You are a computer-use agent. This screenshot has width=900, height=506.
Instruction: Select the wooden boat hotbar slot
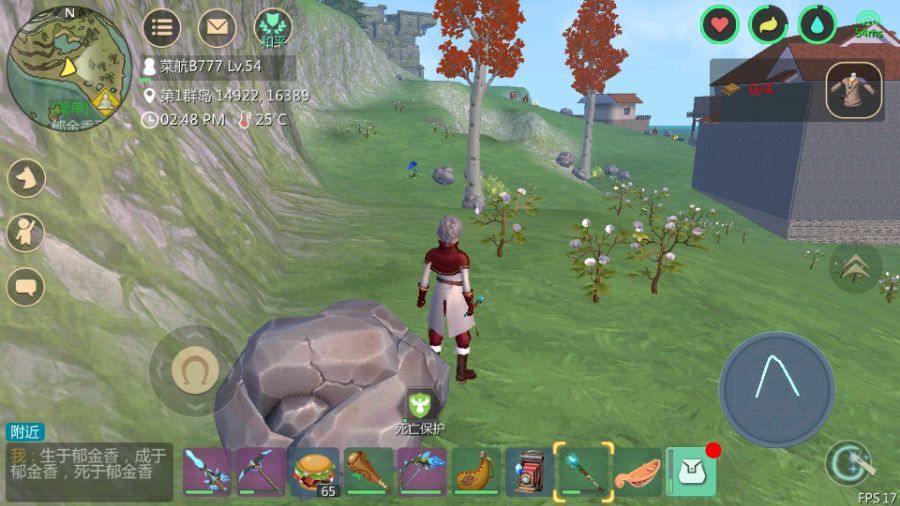637,471
